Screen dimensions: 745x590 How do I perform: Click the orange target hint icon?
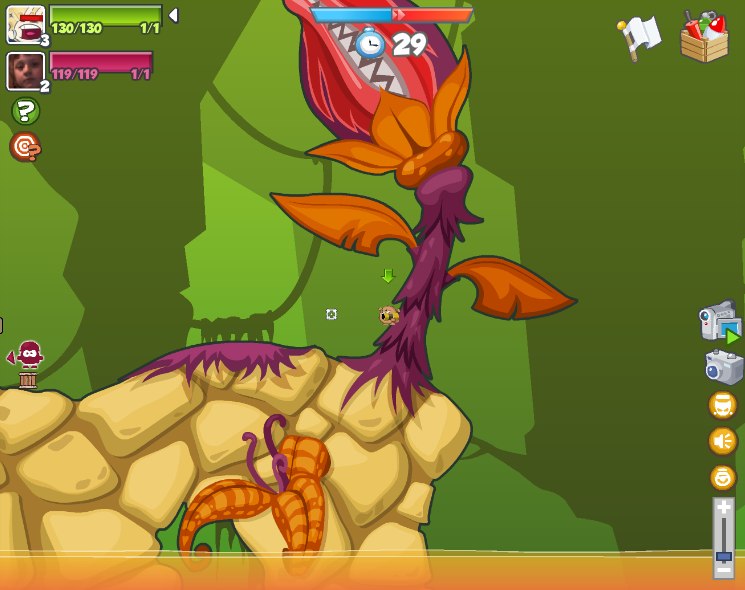pos(25,147)
